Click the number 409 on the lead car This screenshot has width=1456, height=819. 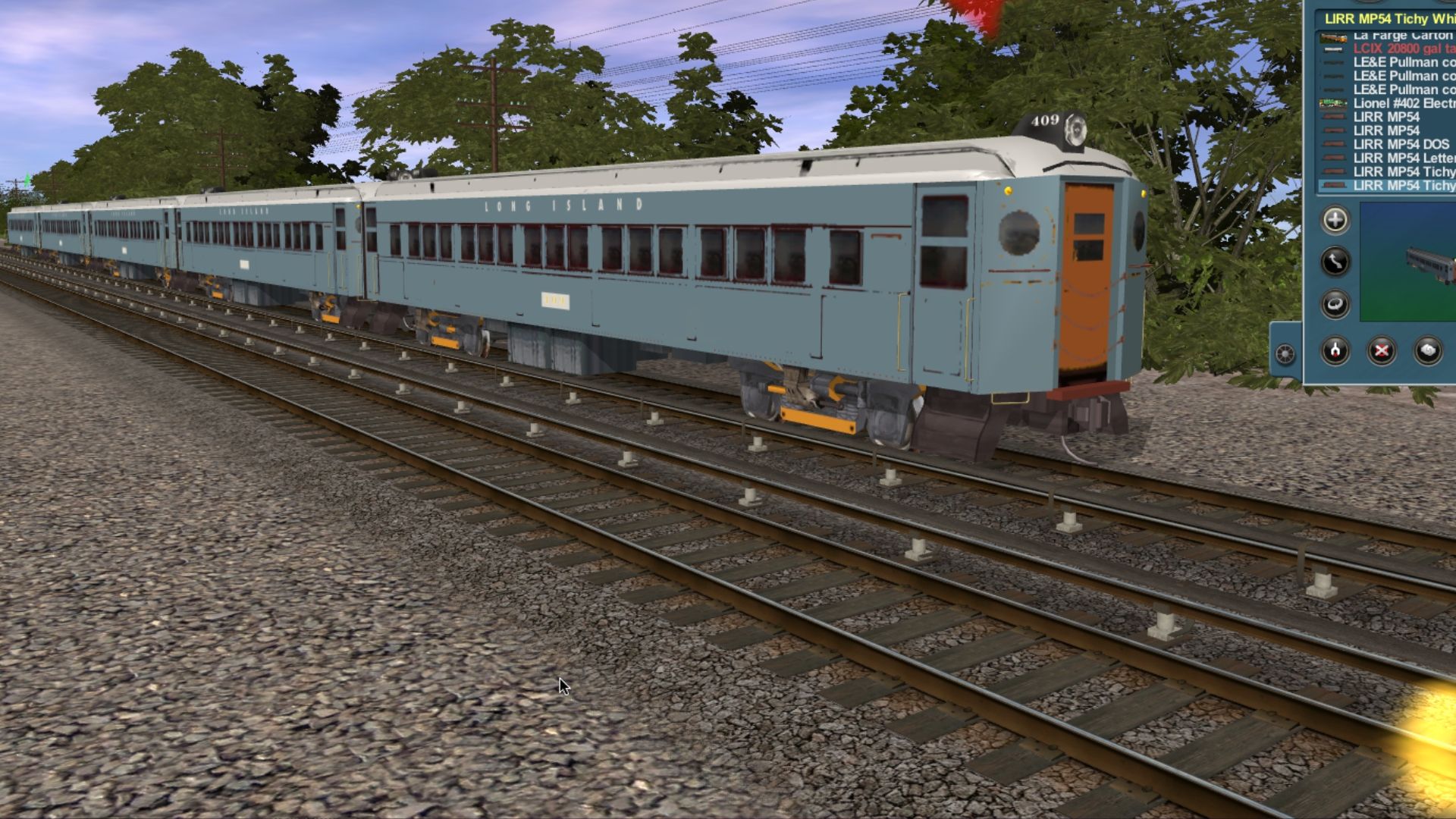tap(1044, 120)
